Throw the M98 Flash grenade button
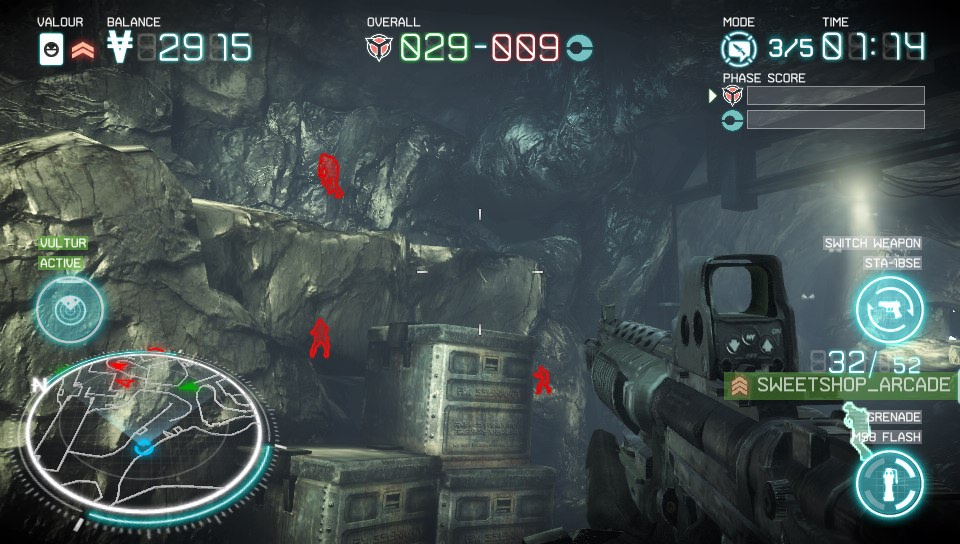This screenshot has height=544, width=960. (889, 482)
